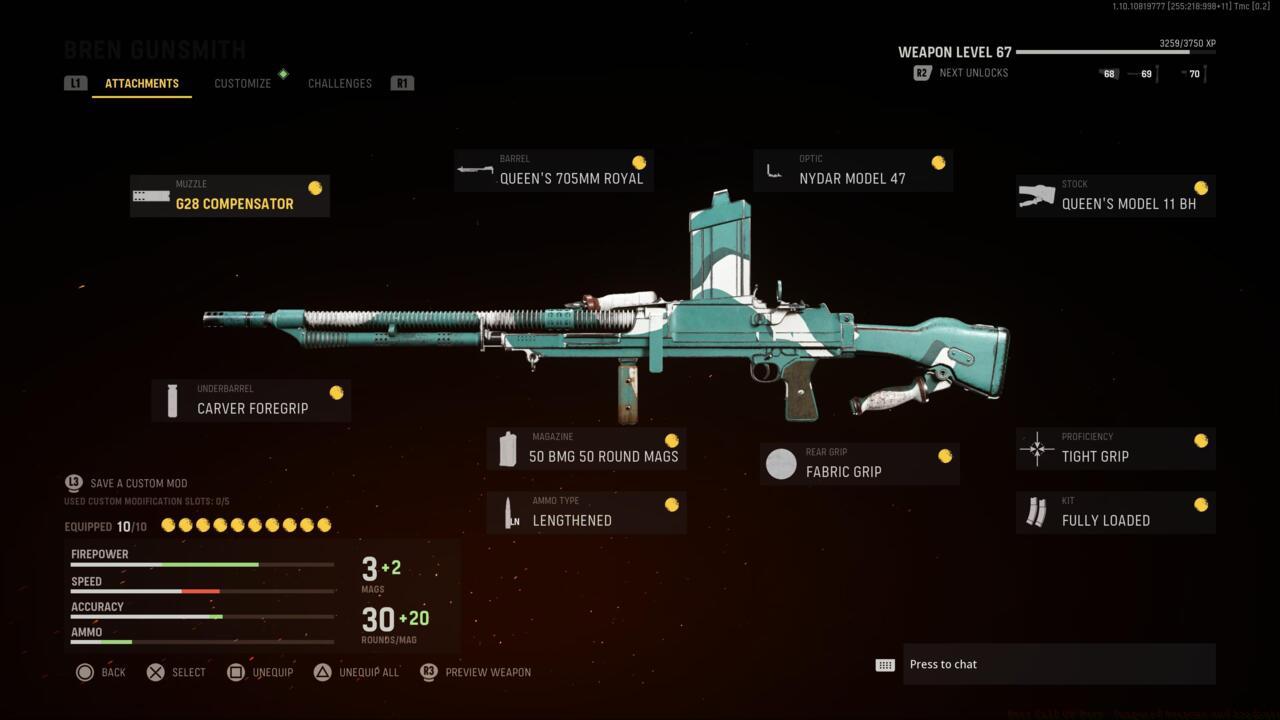The width and height of the screenshot is (1280, 720).
Task: Click the Back option
Action: coord(100,672)
